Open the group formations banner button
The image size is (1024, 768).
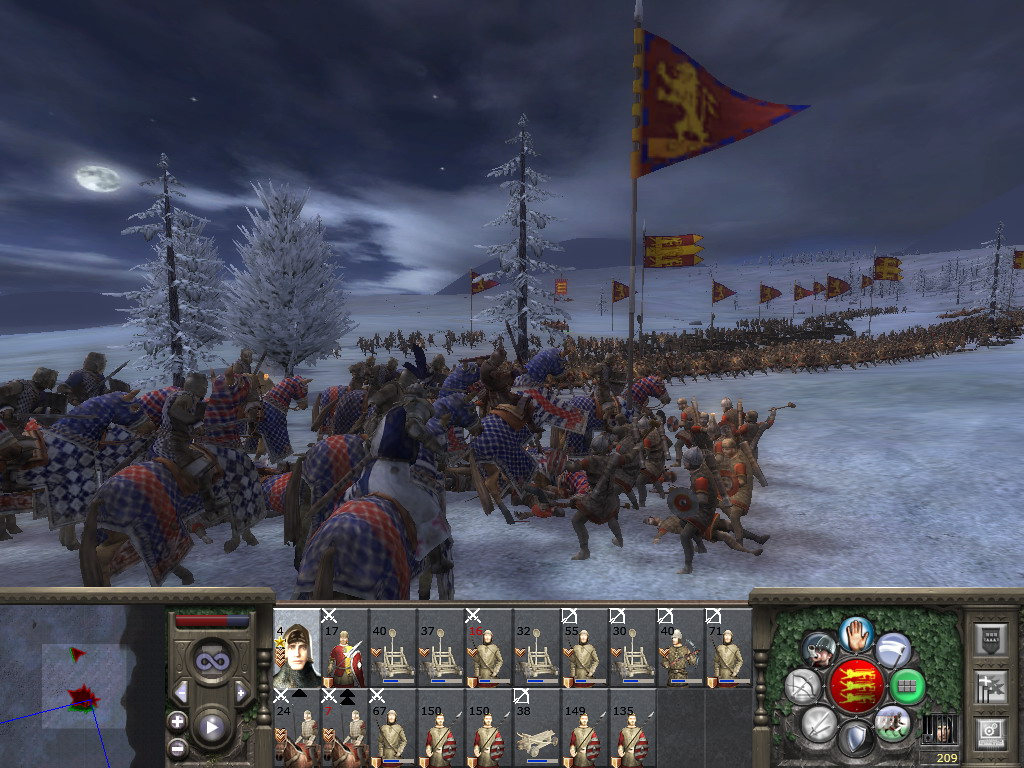click(x=989, y=686)
